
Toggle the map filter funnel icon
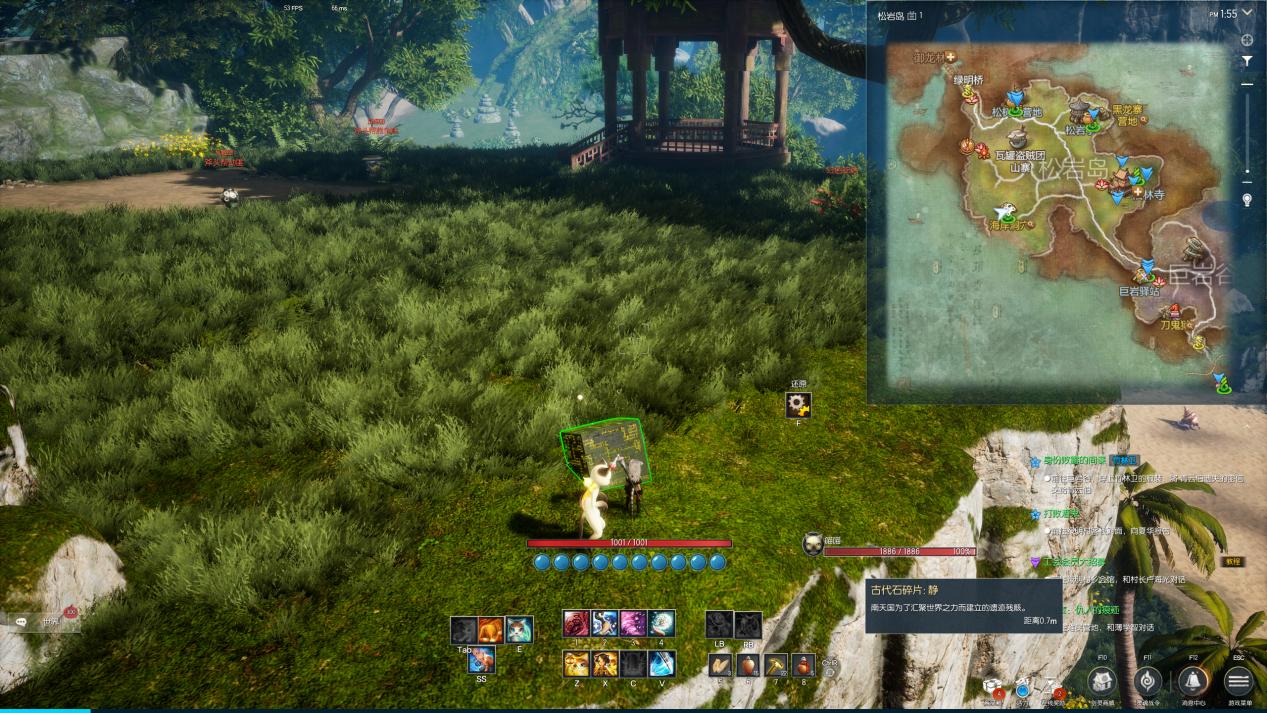(1247, 61)
